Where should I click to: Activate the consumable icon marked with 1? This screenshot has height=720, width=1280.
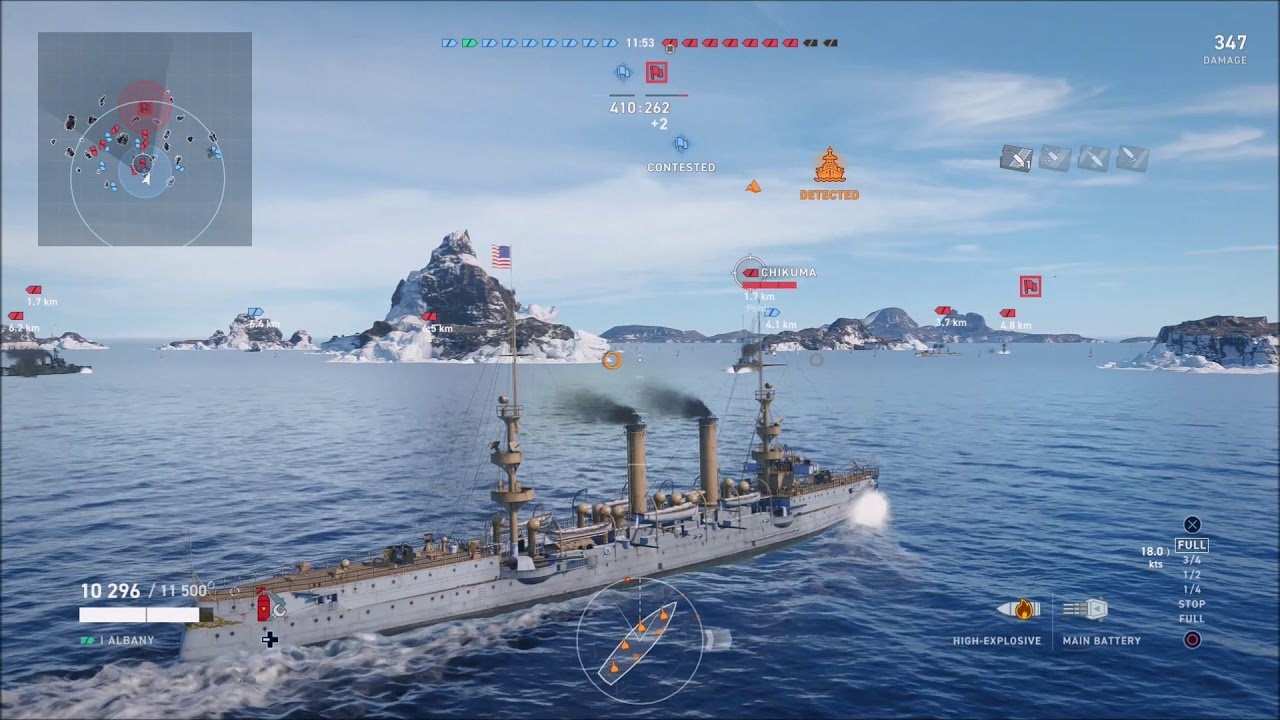[x=1016, y=158]
